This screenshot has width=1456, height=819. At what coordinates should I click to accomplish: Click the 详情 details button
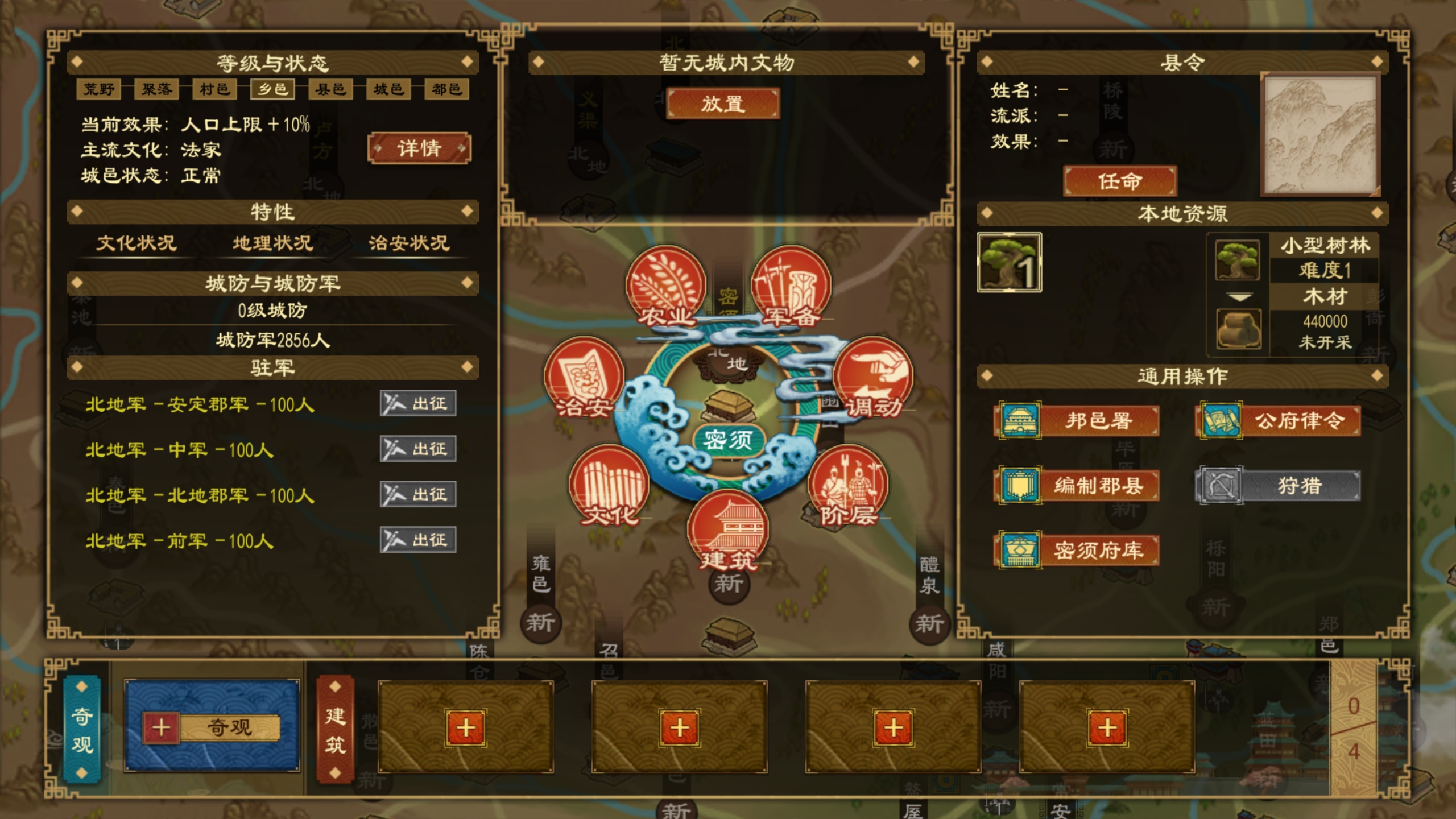point(419,147)
